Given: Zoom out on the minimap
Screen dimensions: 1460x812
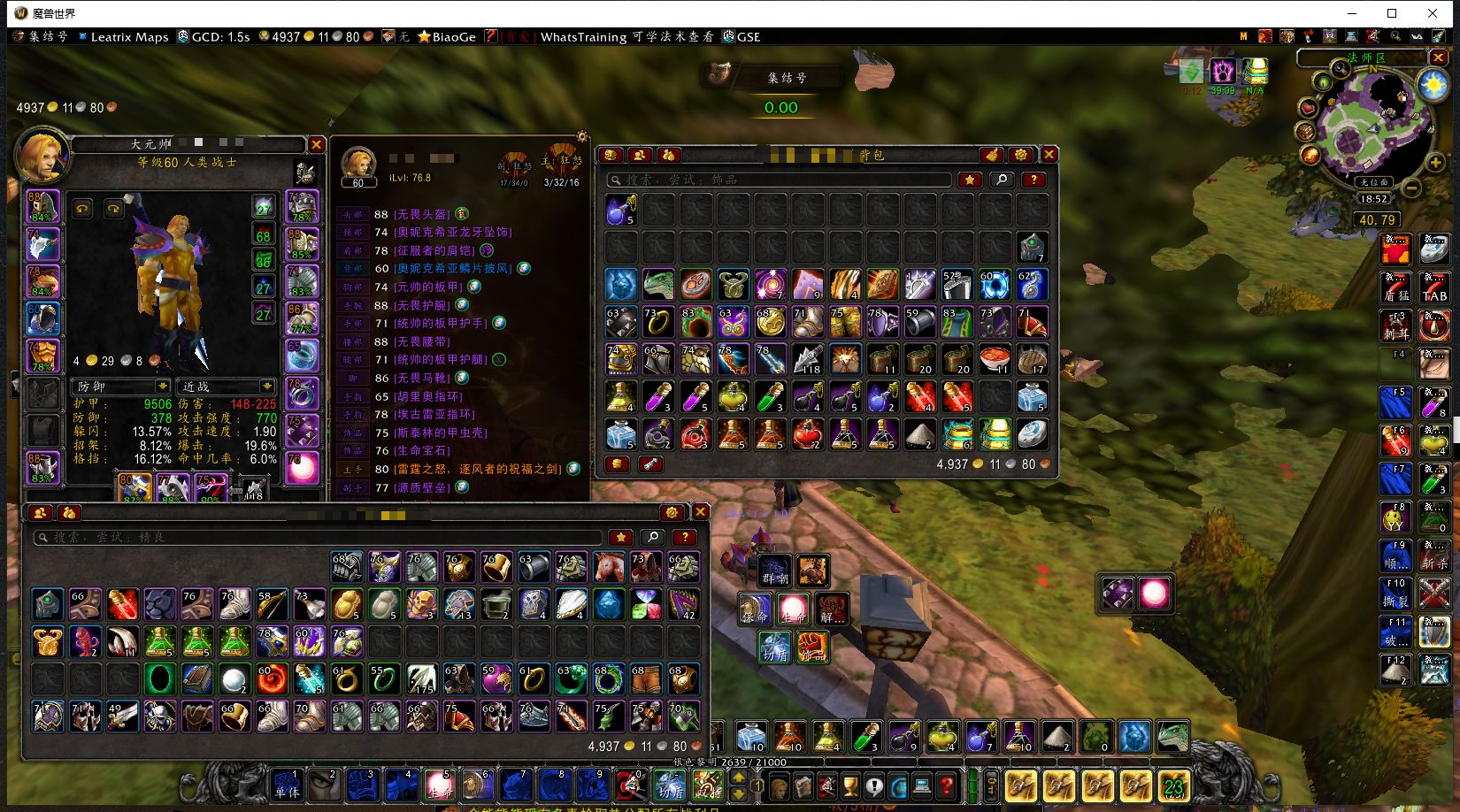Looking at the screenshot, I should pyautogui.click(x=1412, y=188).
